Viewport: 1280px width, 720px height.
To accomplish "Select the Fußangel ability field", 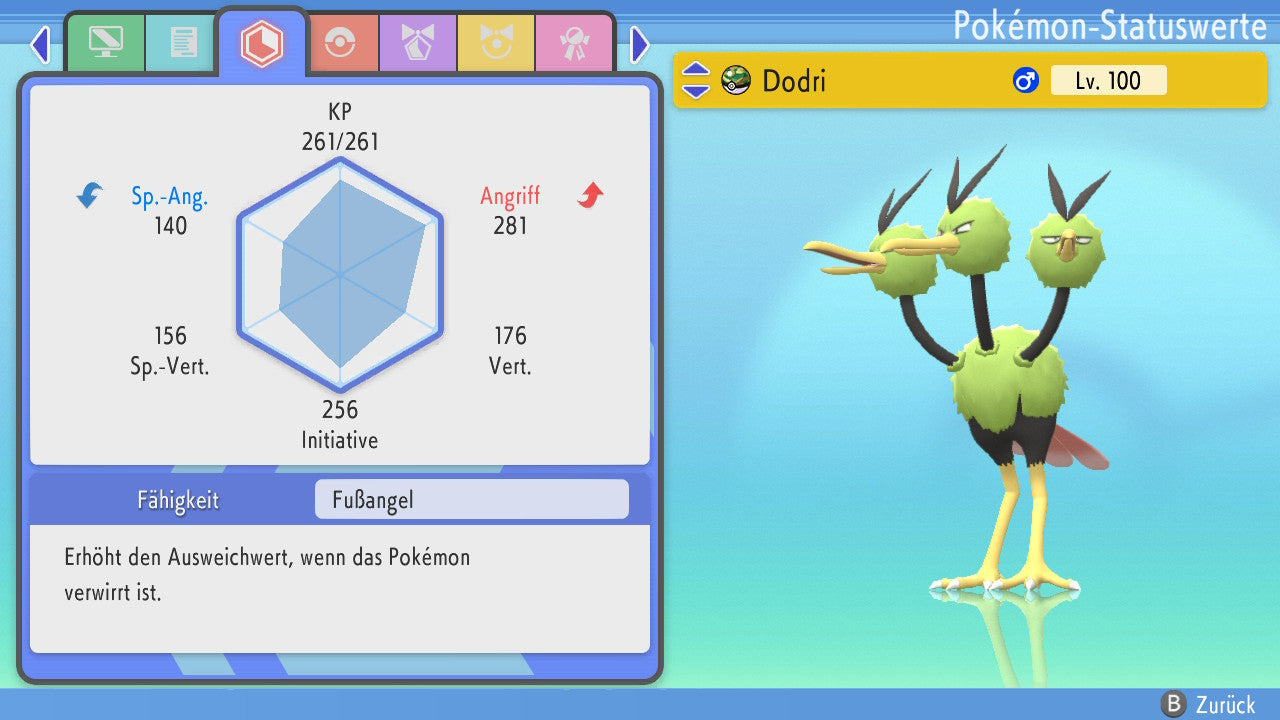I will 471,500.
